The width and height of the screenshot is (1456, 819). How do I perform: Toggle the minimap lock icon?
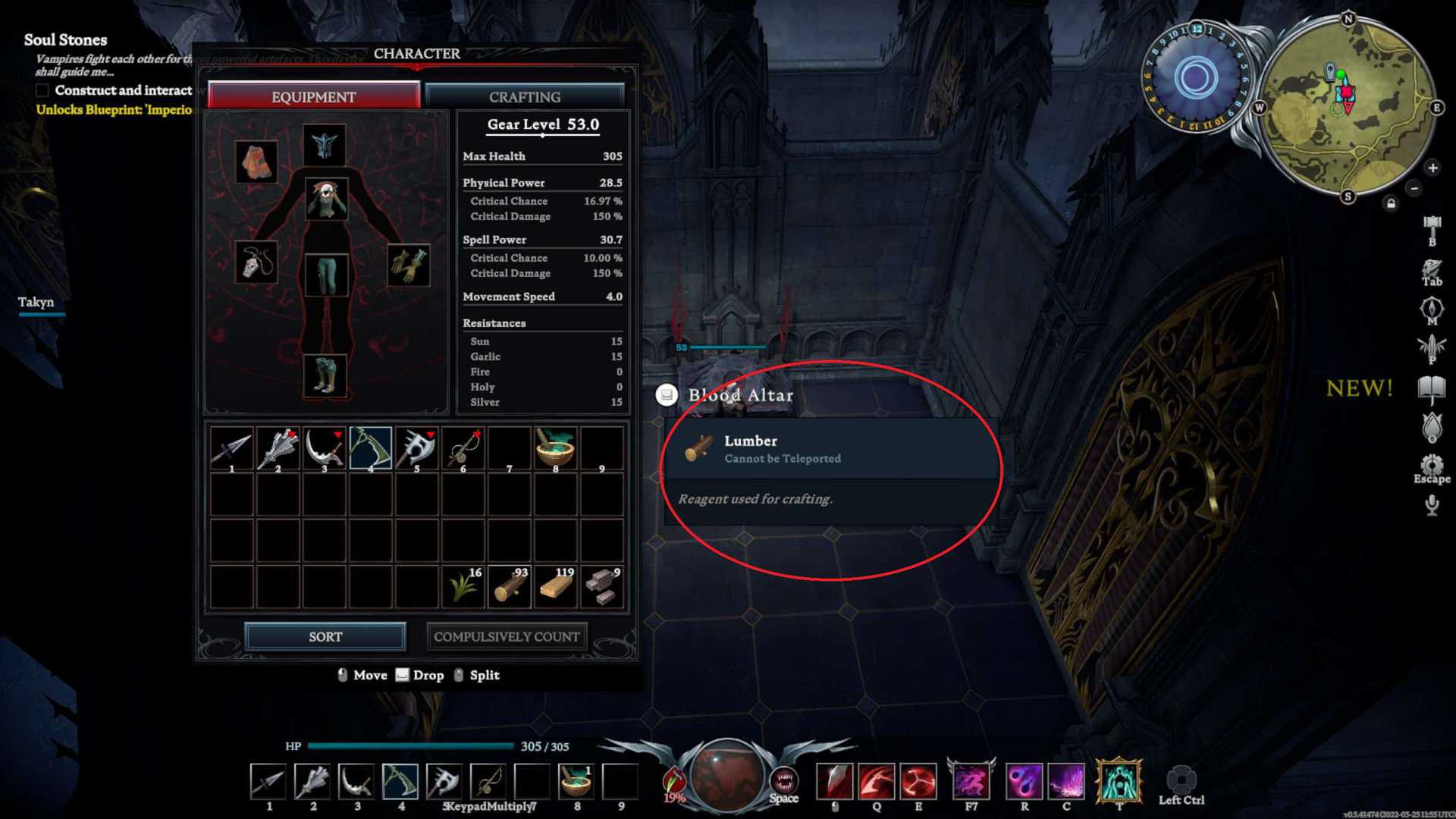point(1391,203)
